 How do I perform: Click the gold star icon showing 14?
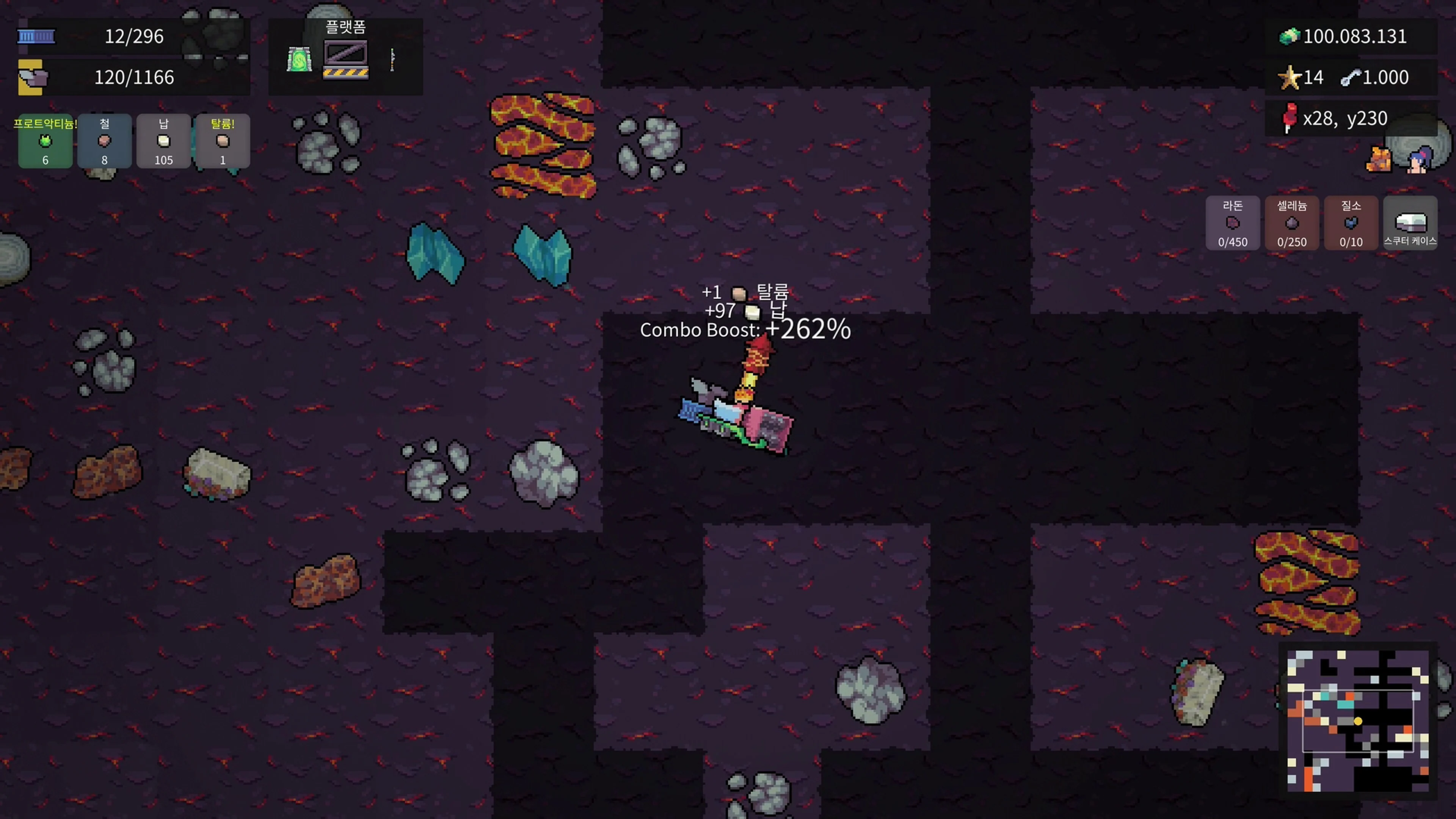tap(1290, 78)
